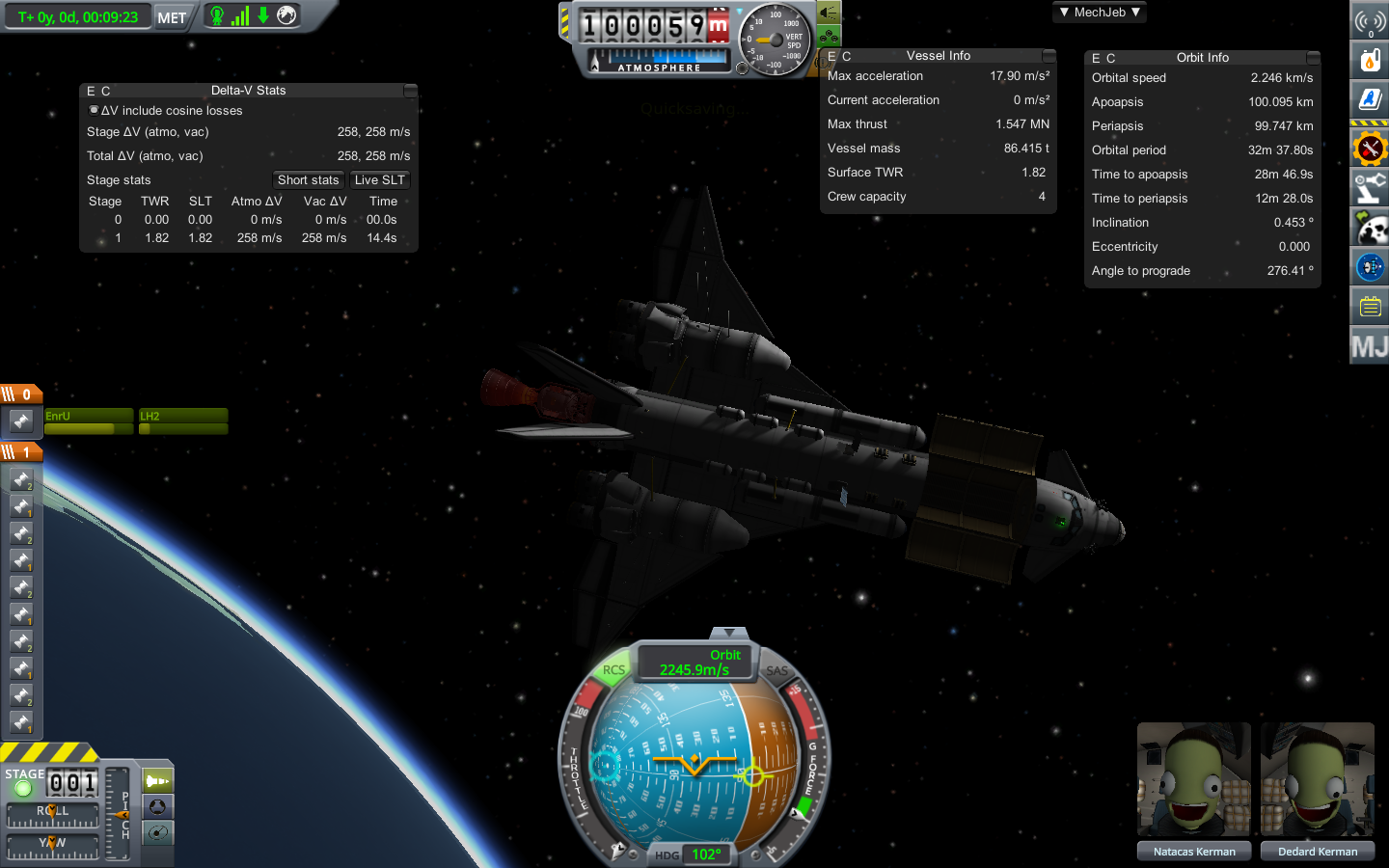Toggle the MET mission clock button
1389x868 pixels.
click(172, 17)
